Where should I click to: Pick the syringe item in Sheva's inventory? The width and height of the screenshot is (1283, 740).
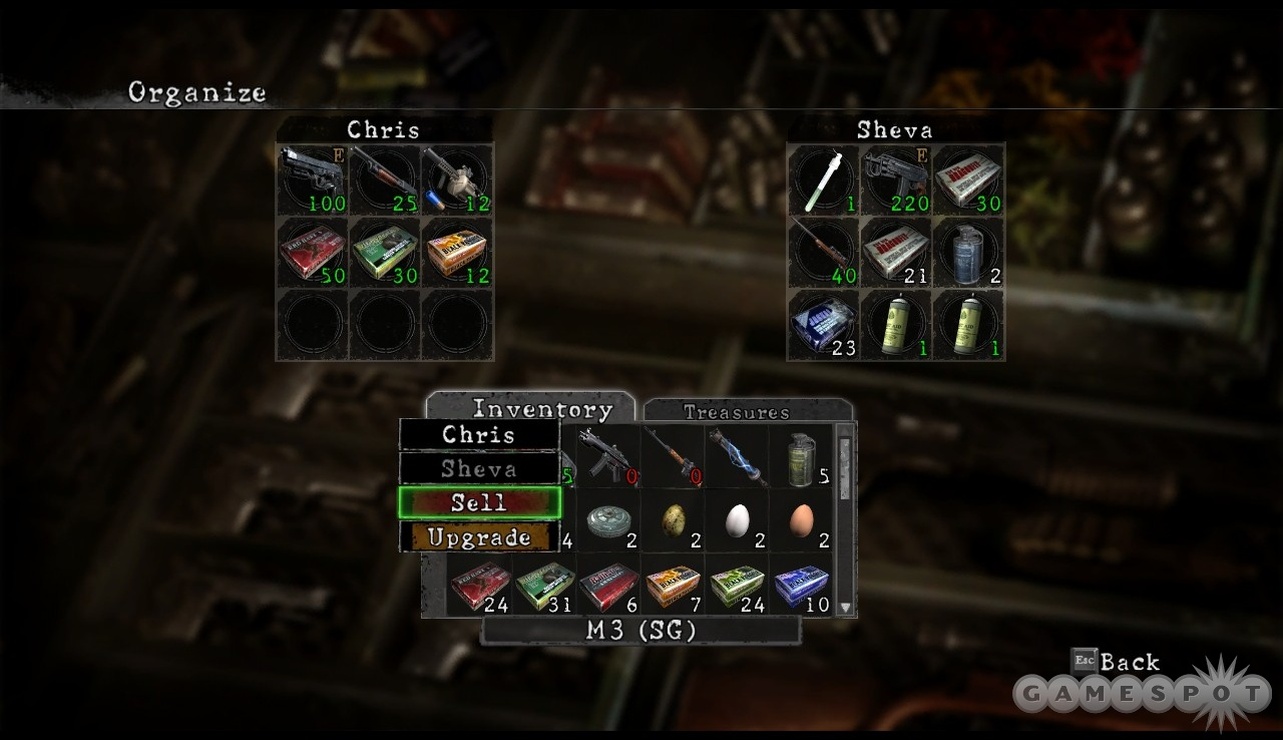(x=824, y=180)
